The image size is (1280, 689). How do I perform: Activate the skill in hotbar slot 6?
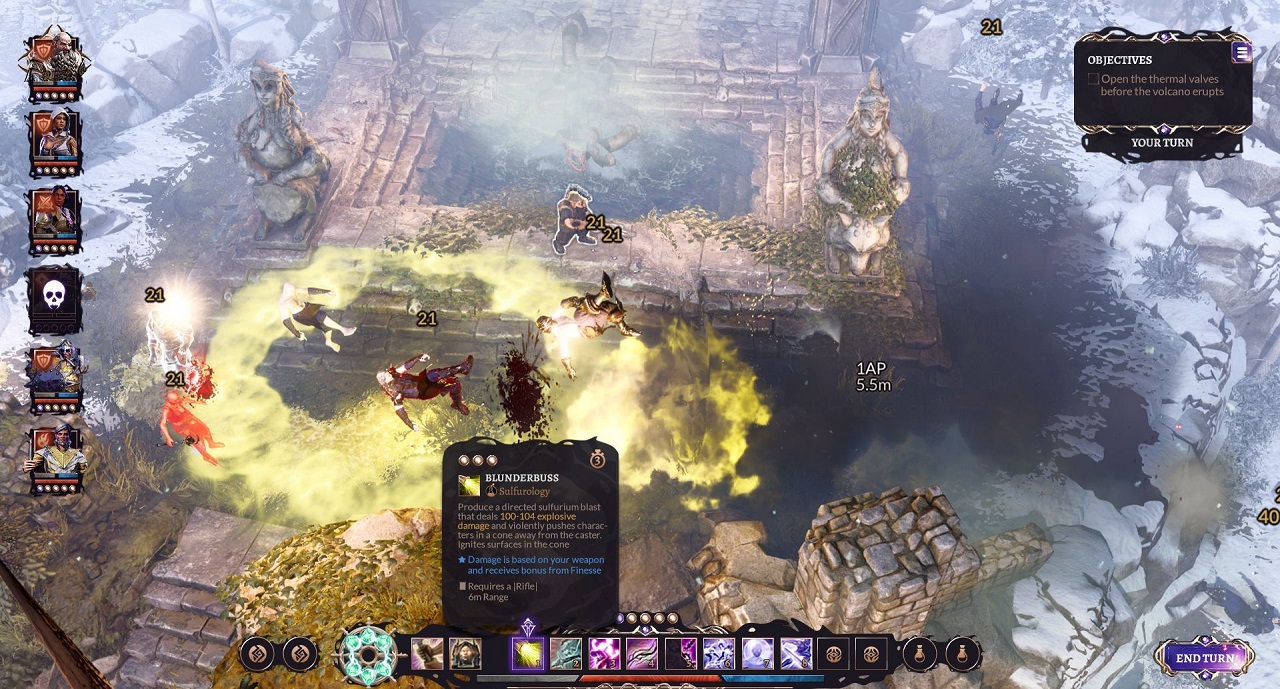(x=718, y=654)
